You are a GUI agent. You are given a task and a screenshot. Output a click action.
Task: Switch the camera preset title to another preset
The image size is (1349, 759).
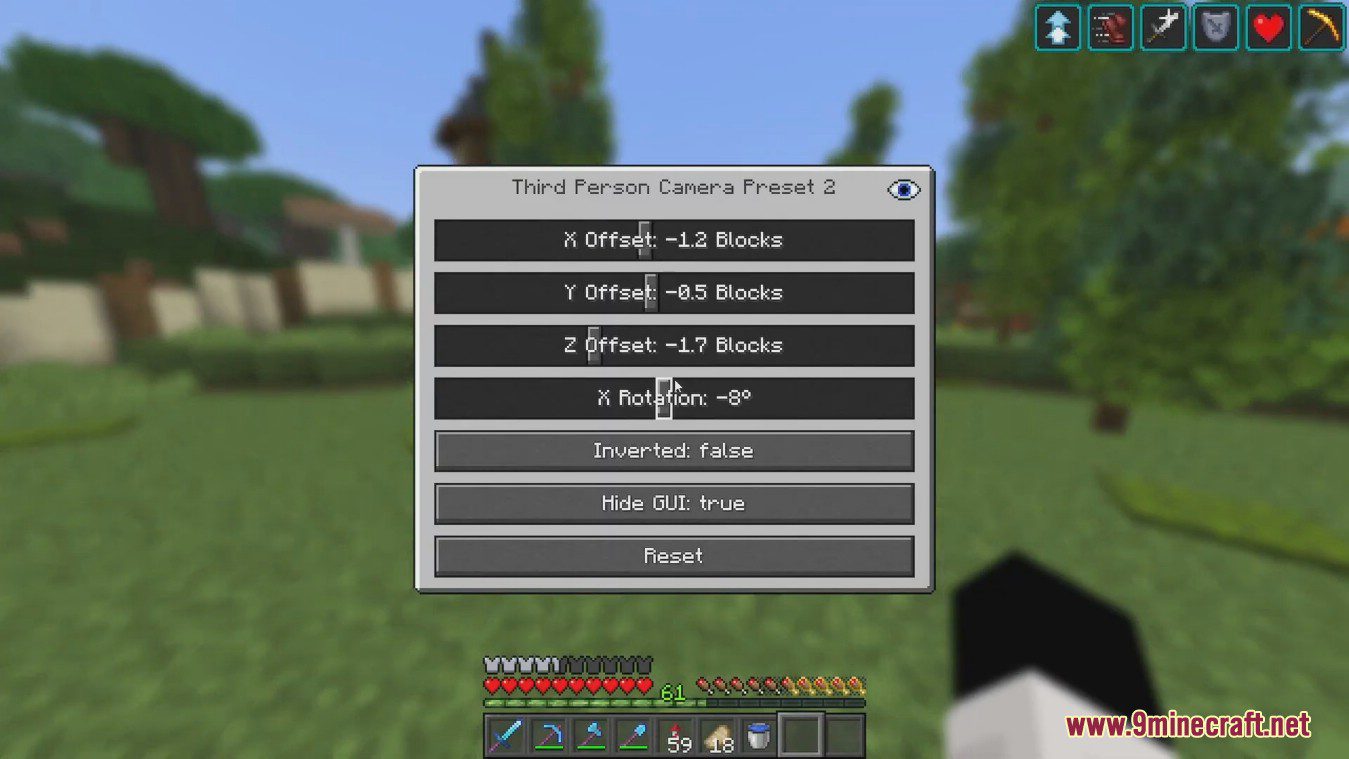(673, 187)
